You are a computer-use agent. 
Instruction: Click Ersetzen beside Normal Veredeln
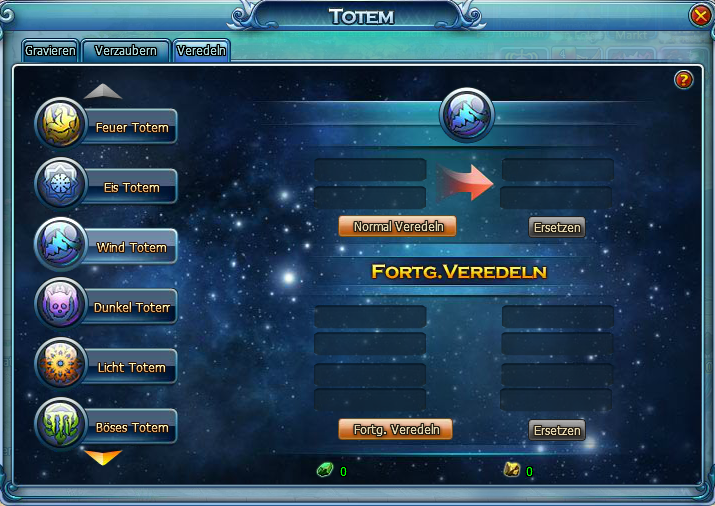tap(556, 227)
